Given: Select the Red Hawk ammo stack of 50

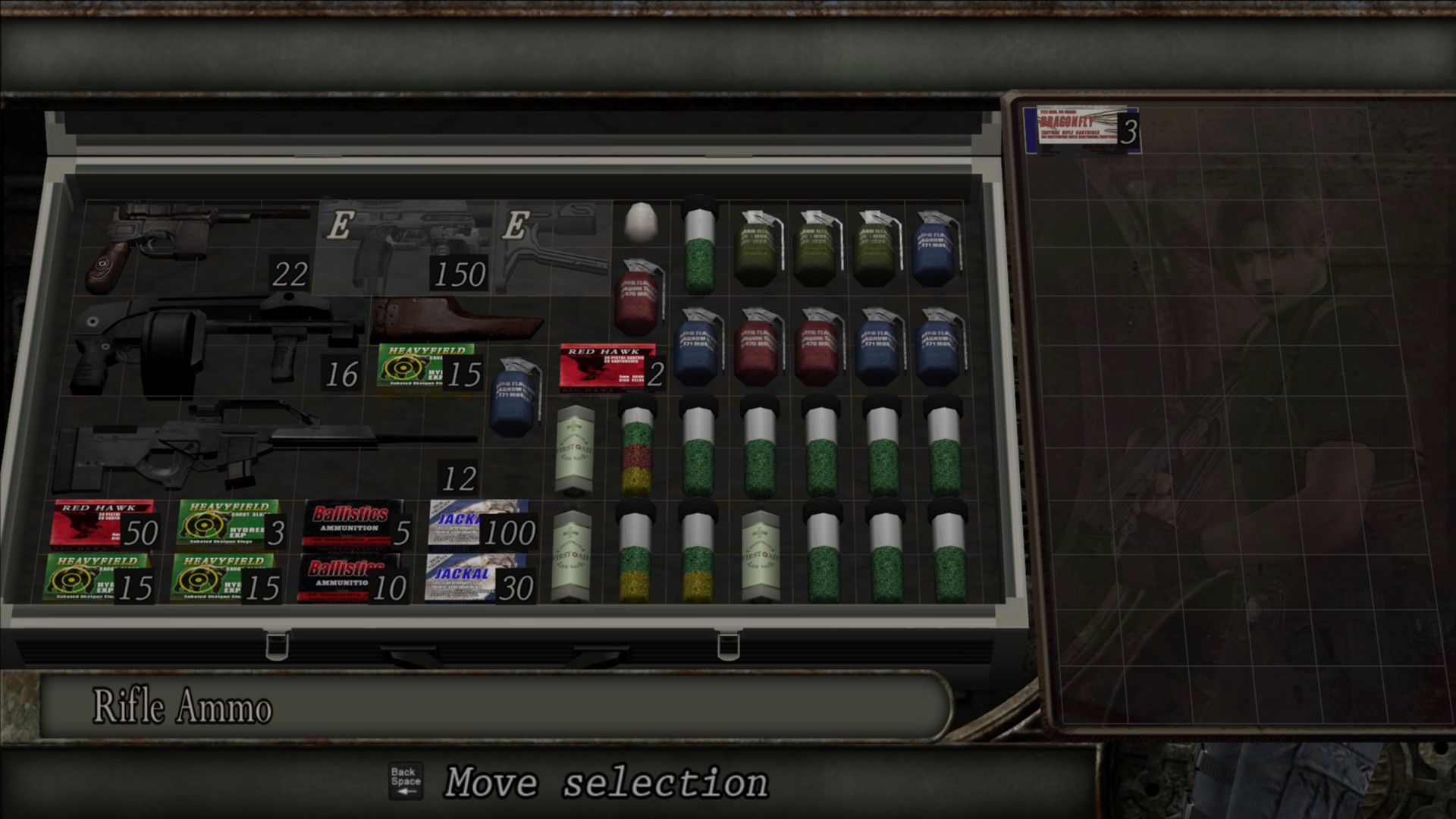Looking at the screenshot, I should pos(102,525).
